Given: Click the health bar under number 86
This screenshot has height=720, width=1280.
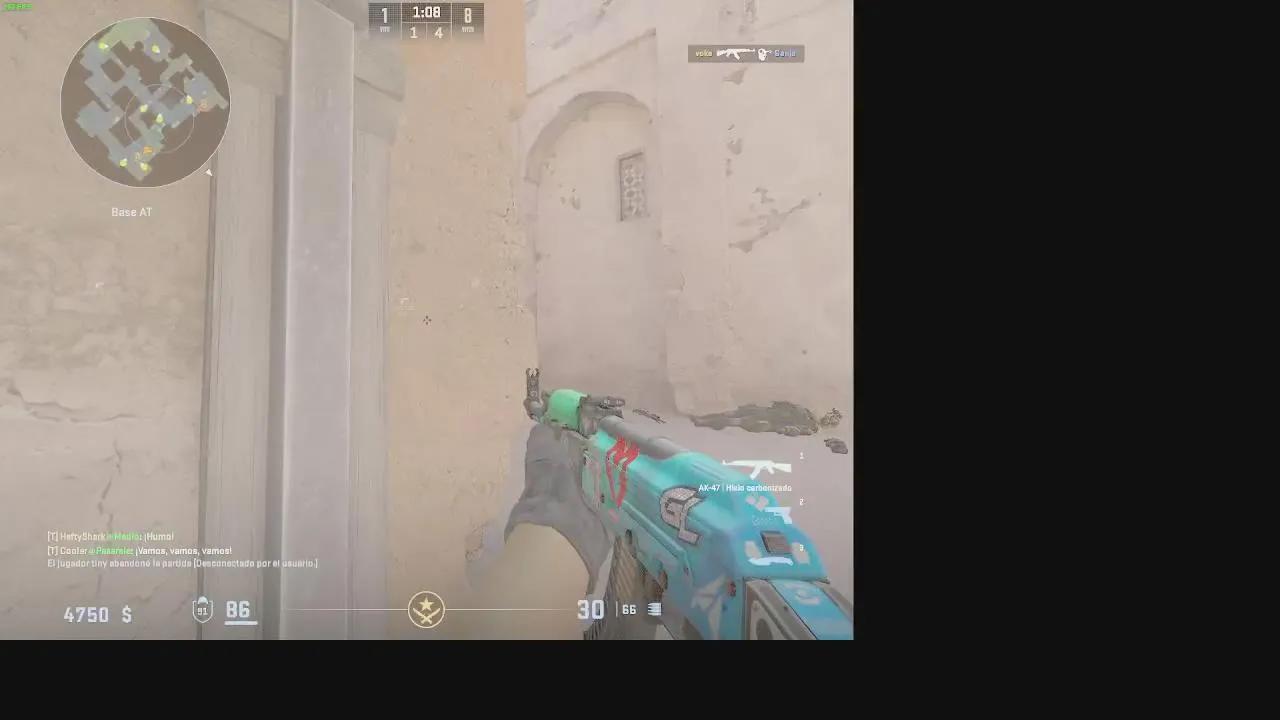Looking at the screenshot, I should click(x=240, y=622).
